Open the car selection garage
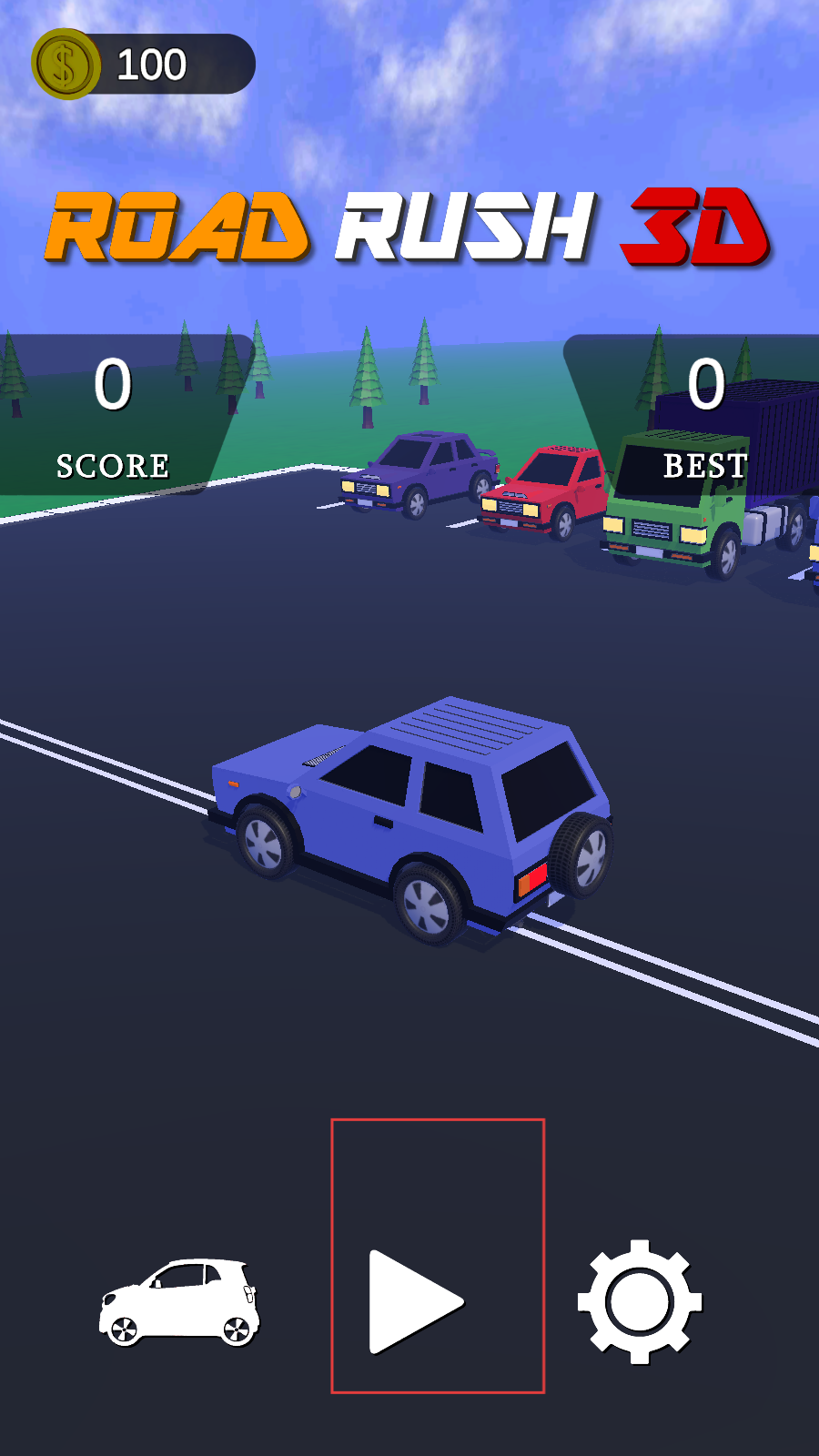This screenshot has height=1456, width=819. coord(179,1302)
